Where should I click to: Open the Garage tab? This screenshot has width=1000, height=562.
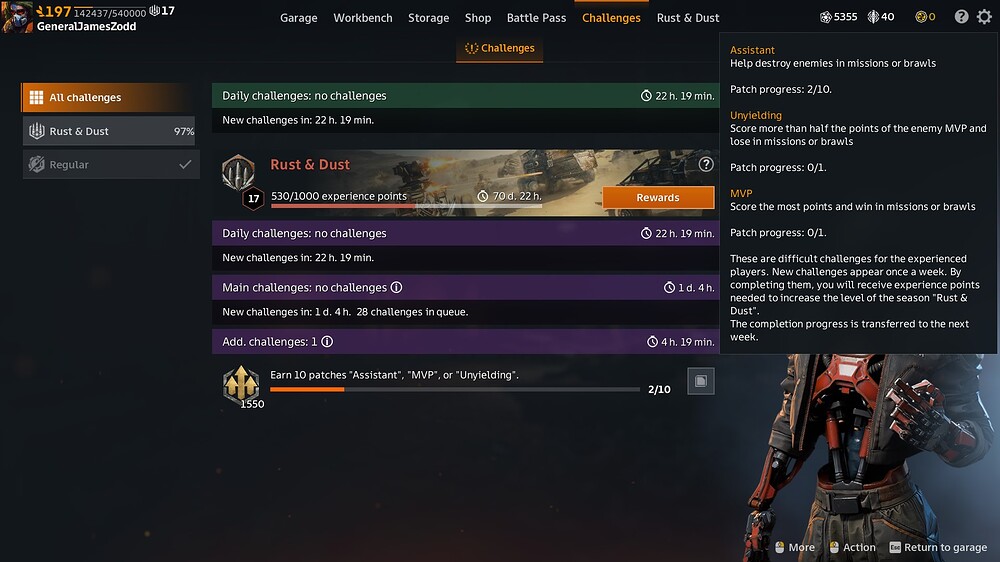coord(298,18)
